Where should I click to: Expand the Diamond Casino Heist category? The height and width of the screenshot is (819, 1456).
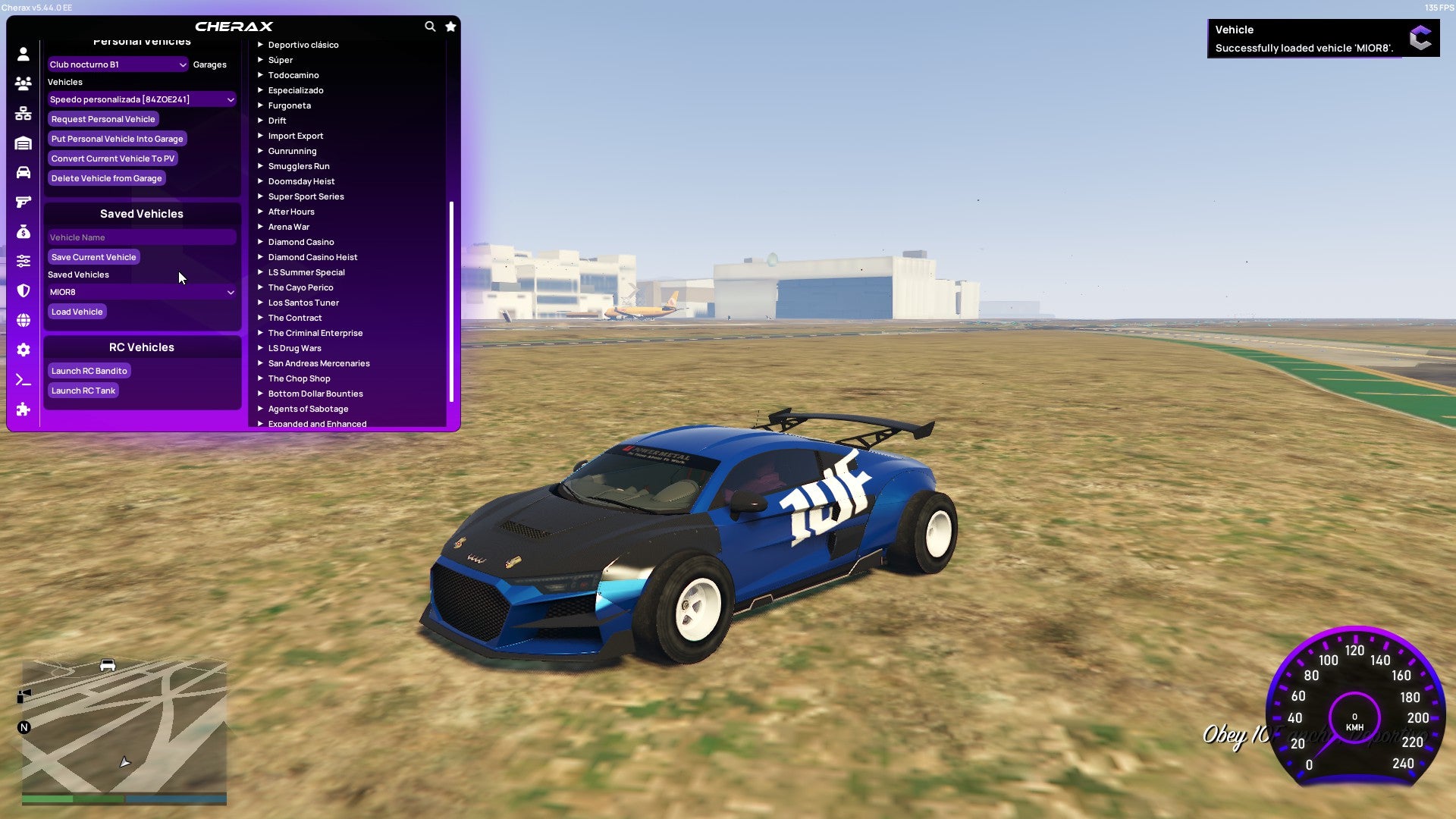coord(314,257)
